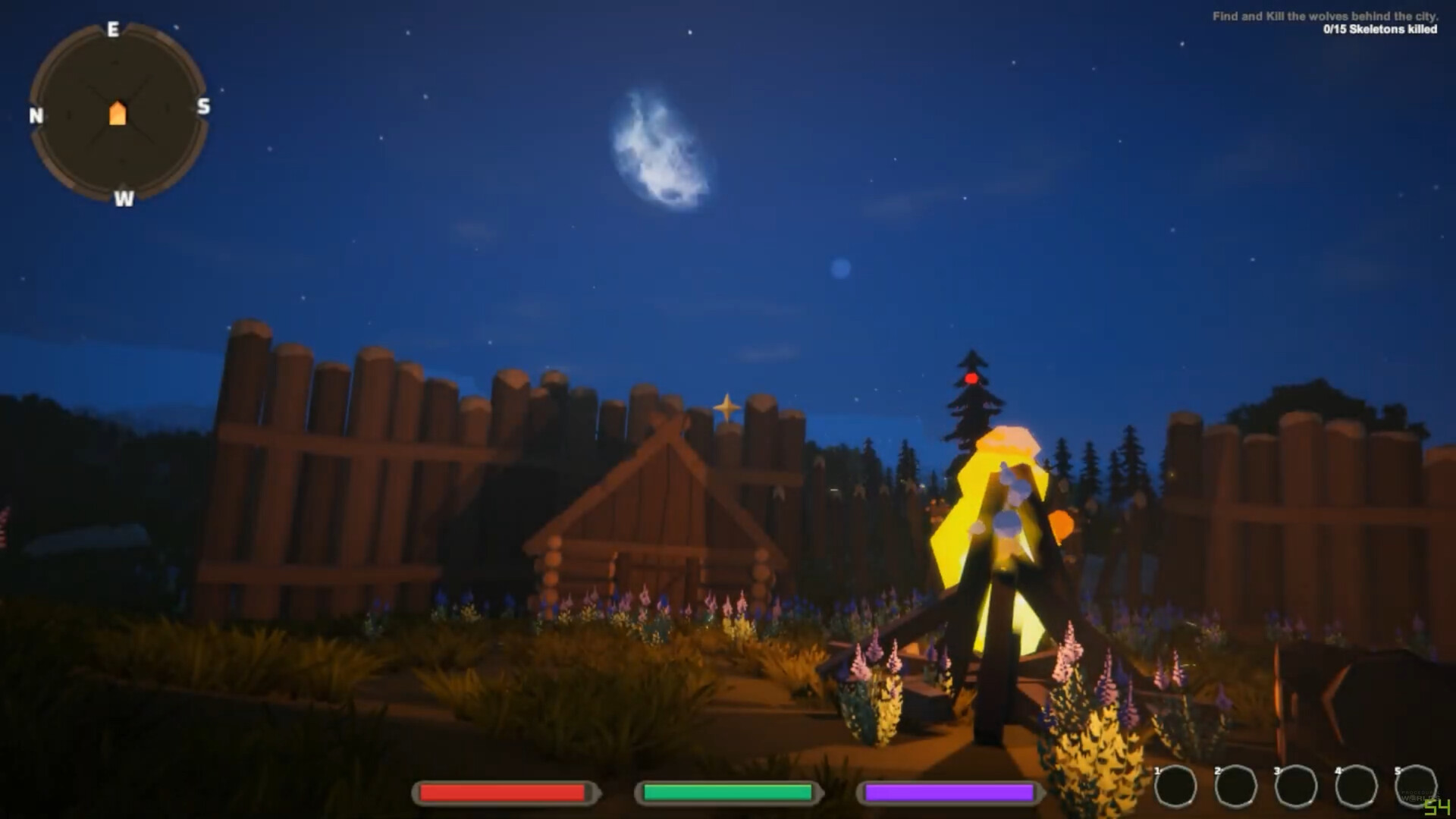Click the S label on the compass
Viewport: 1456px width, 819px height.
click(202, 108)
